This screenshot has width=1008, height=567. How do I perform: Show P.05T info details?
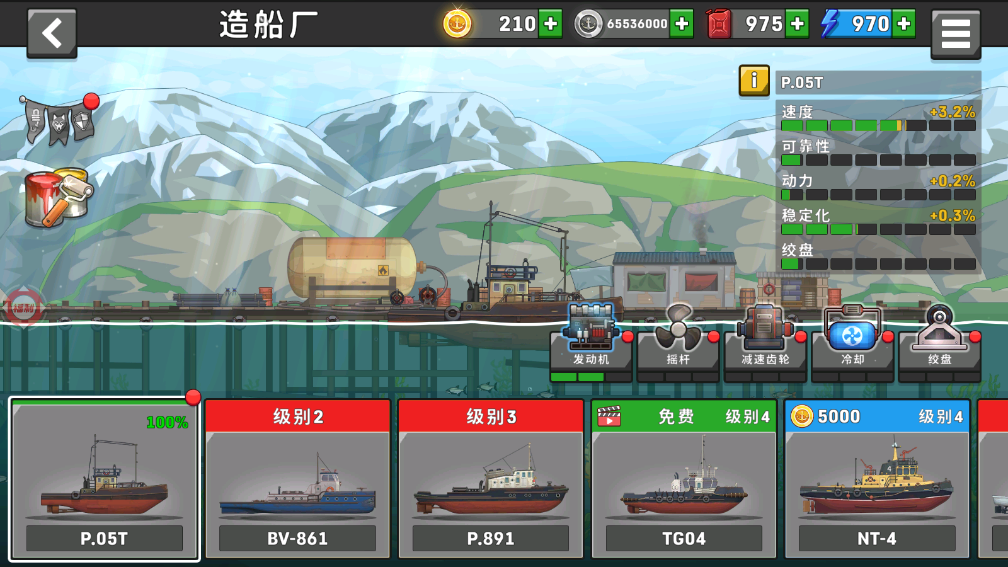click(x=754, y=81)
